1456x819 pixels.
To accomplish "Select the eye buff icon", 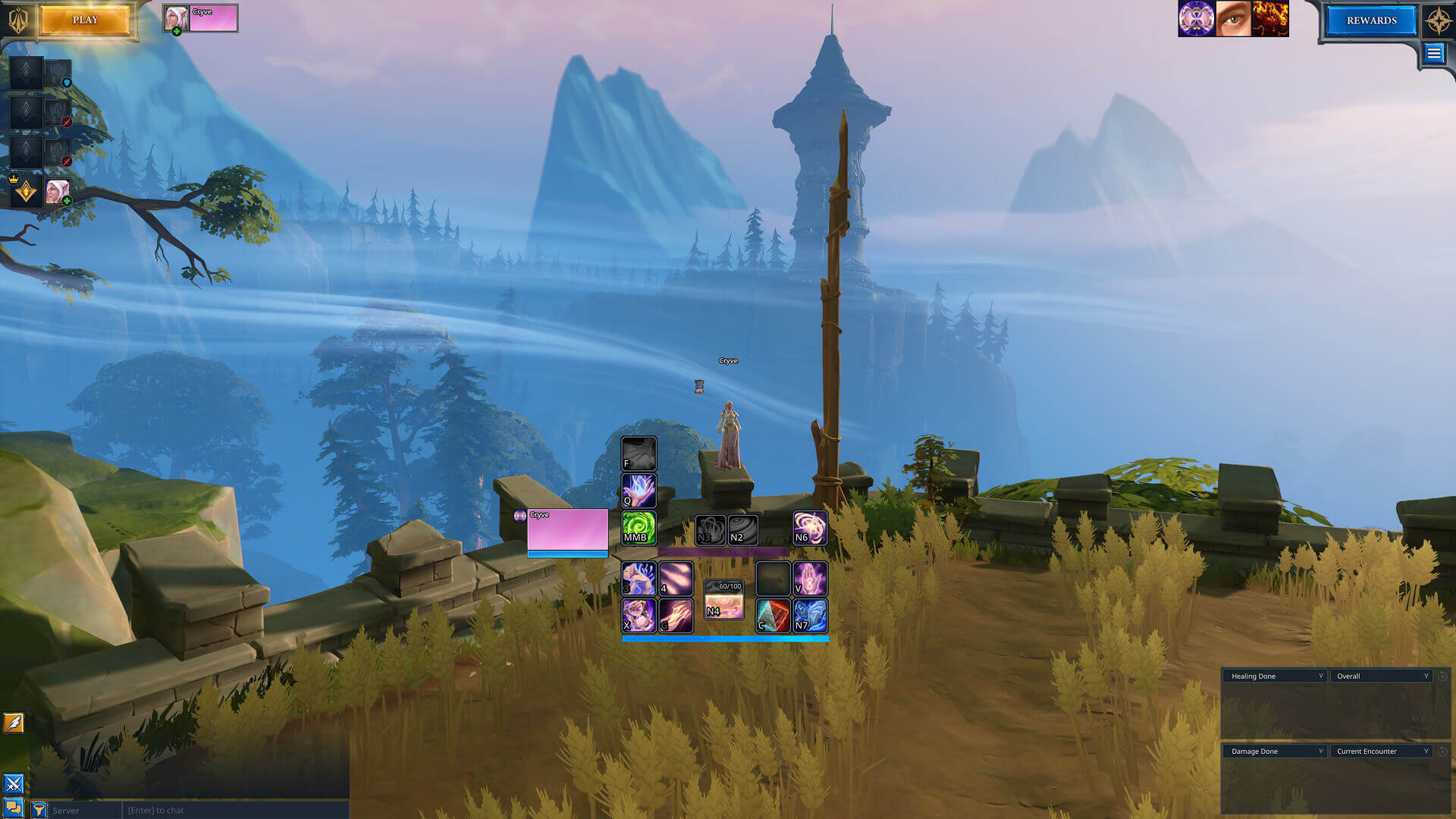I will (x=1233, y=19).
